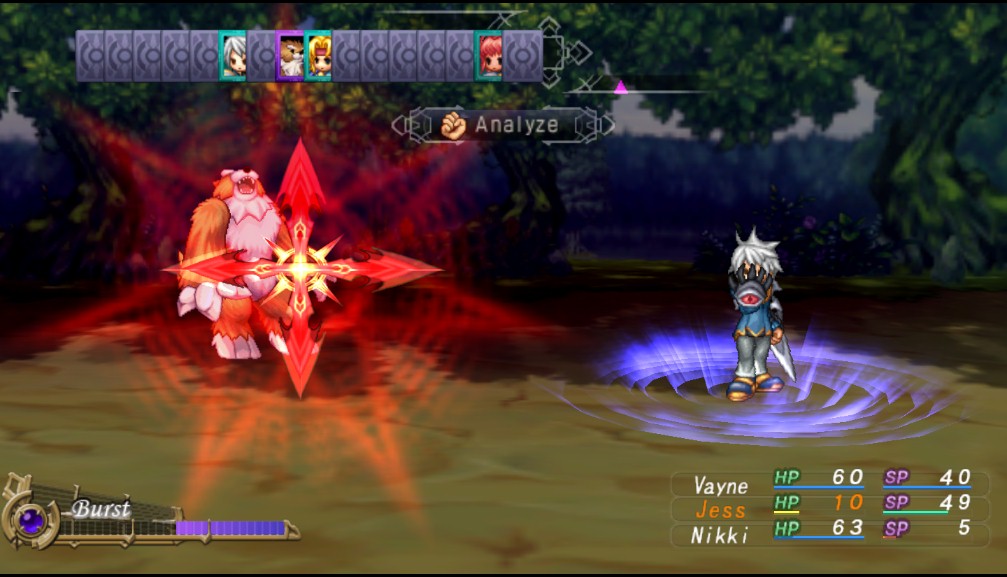Select Vayne in the party status list
Viewport: 1007px width, 577px height.
[720, 485]
